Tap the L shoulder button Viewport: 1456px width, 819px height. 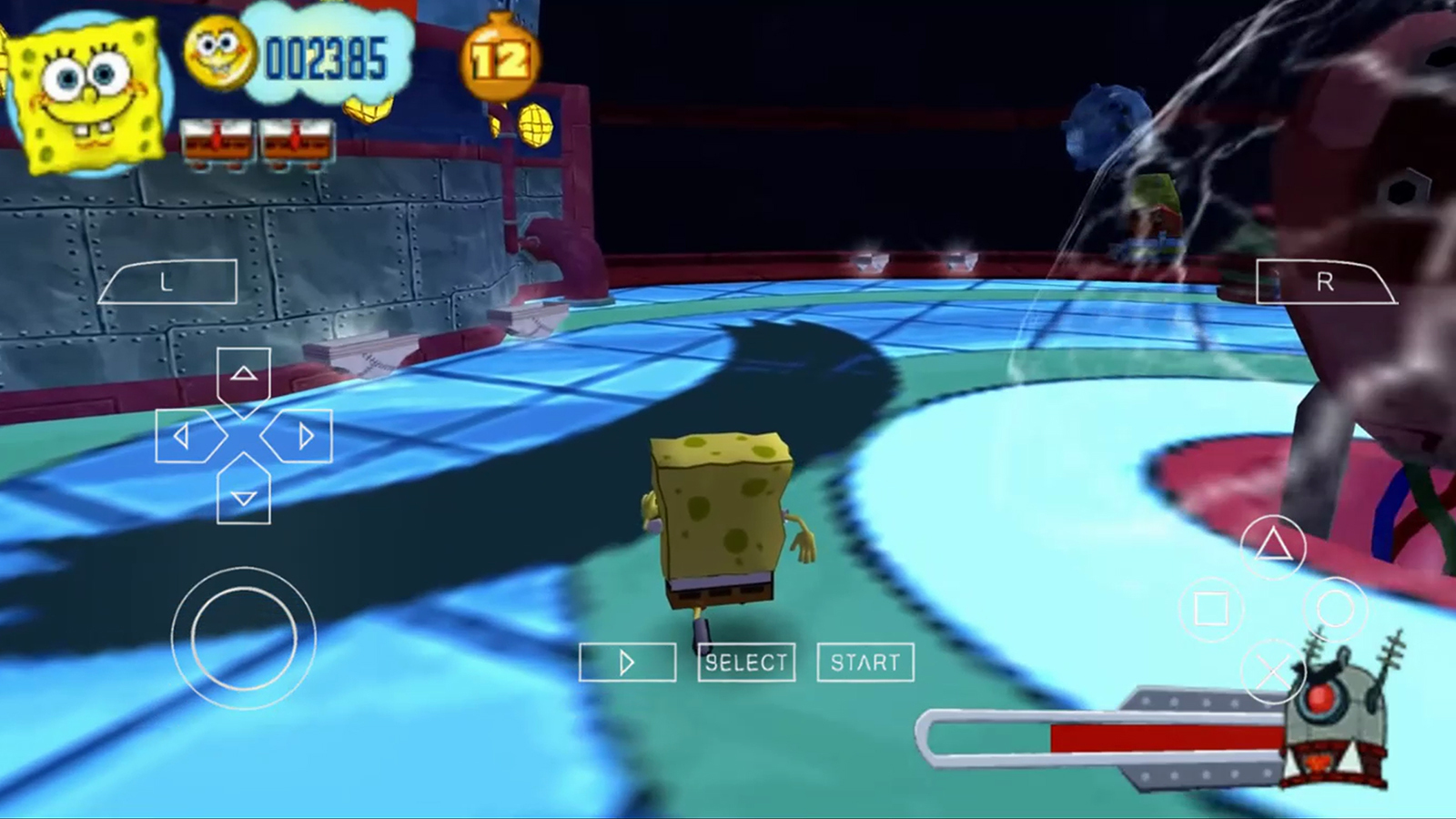point(168,282)
